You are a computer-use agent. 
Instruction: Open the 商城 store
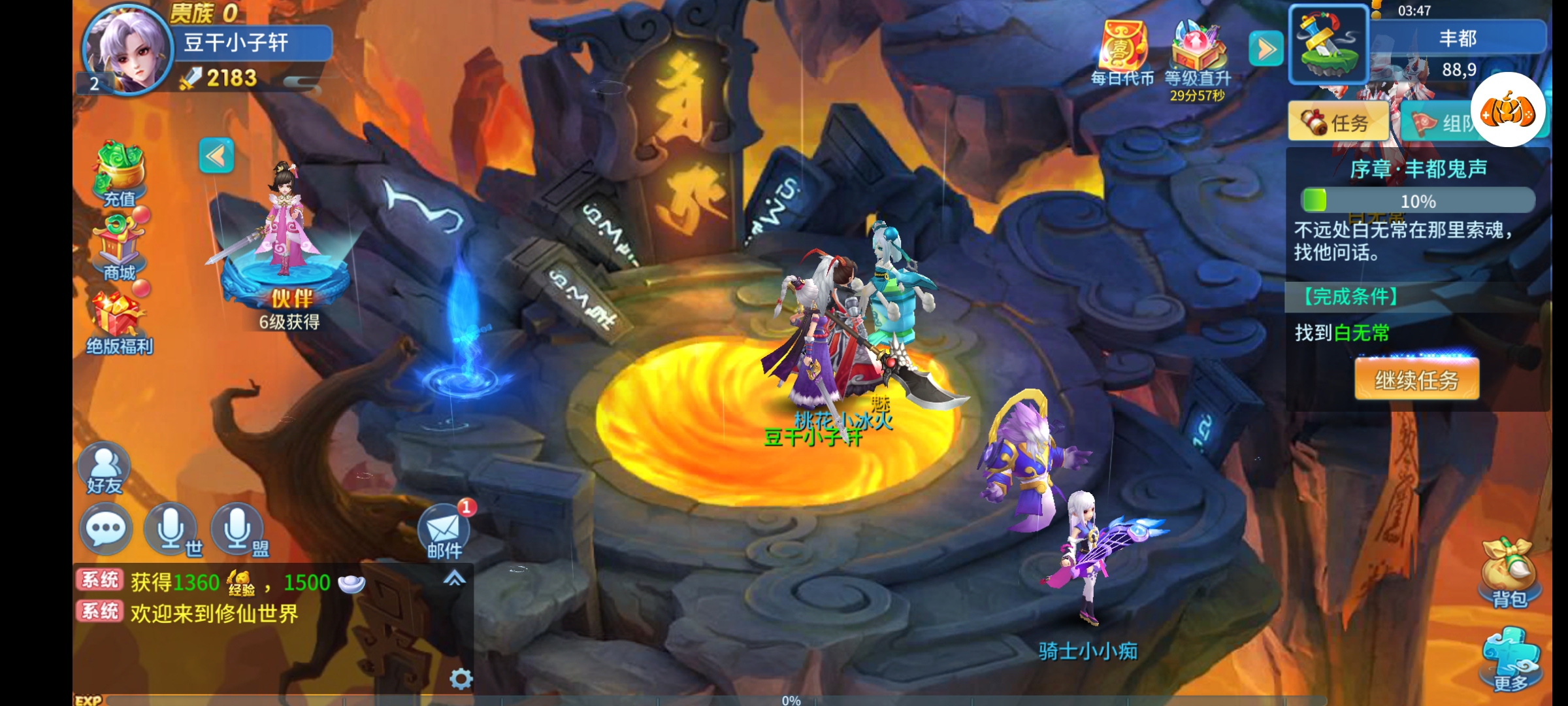(120, 248)
